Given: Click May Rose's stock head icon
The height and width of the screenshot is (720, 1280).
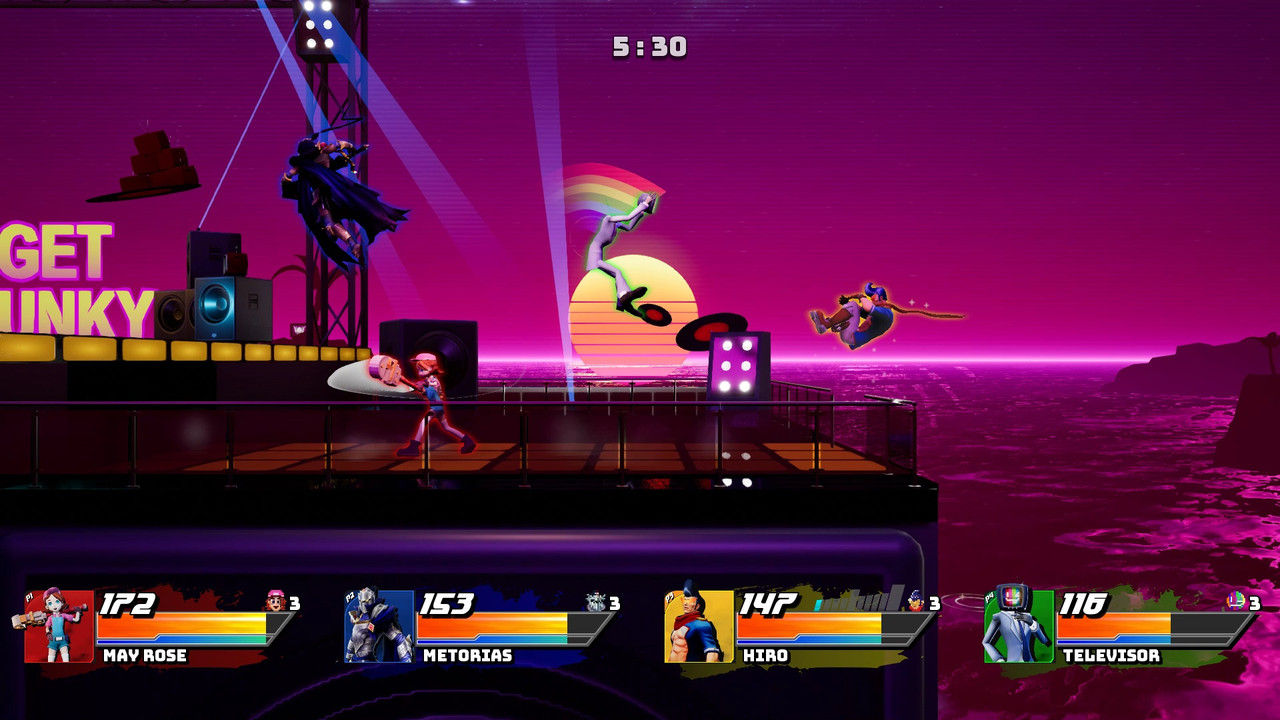Looking at the screenshot, I should pyautogui.click(x=276, y=602).
